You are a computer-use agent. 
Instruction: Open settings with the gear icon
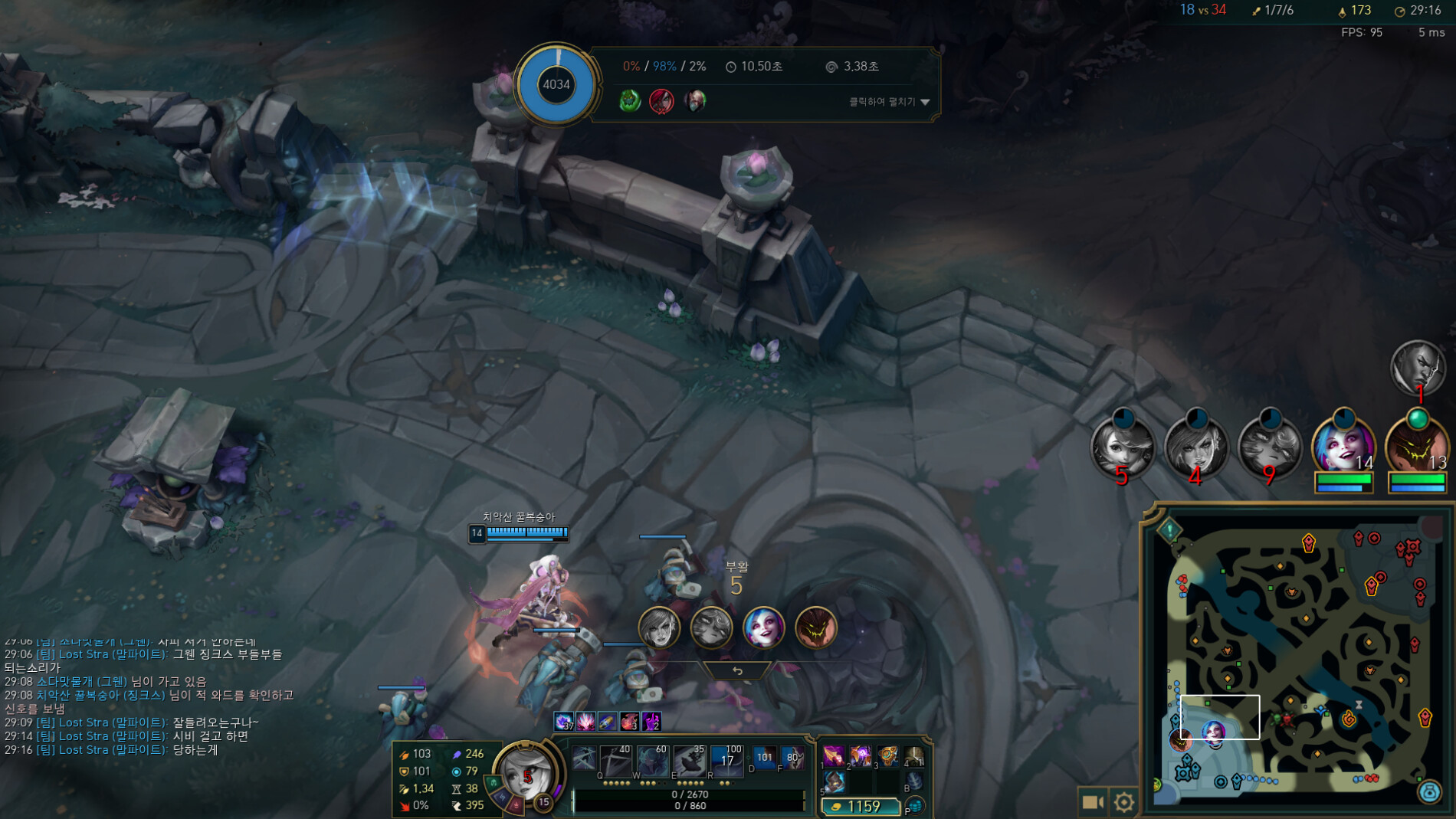(1123, 801)
